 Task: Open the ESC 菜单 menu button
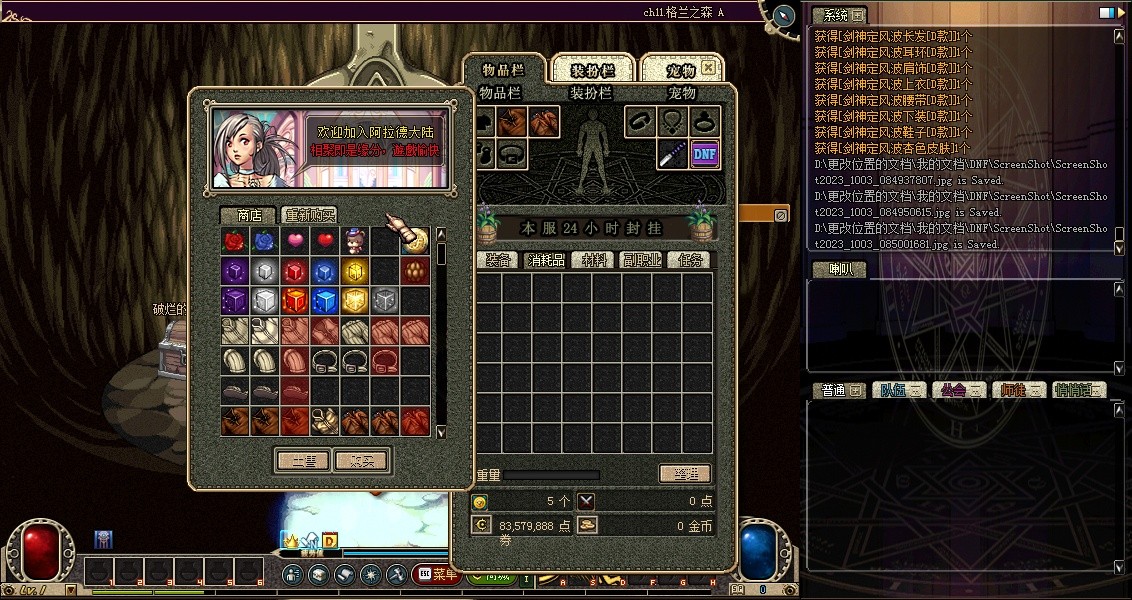click(x=435, y=575)
